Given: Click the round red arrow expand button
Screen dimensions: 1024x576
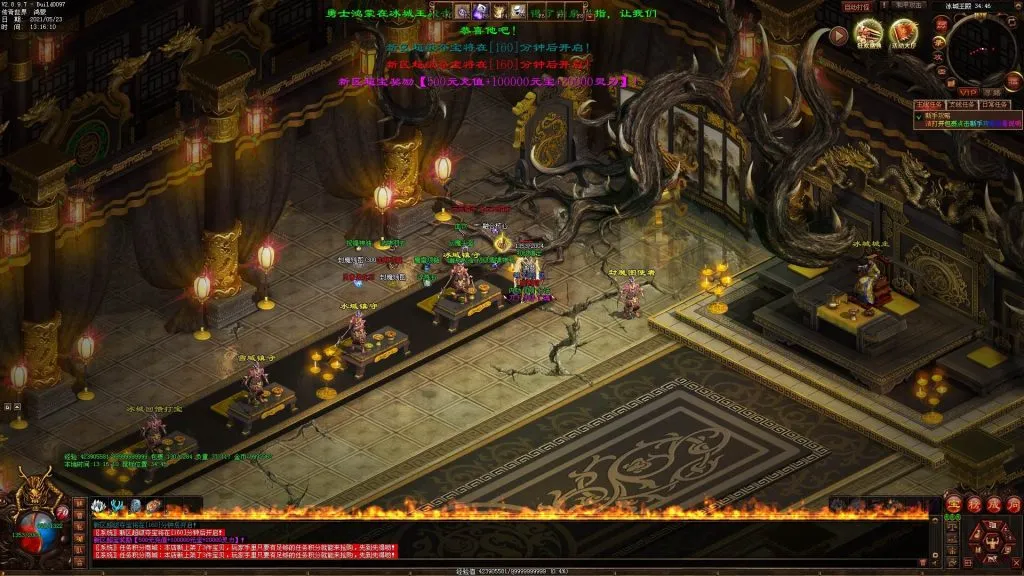Looking at the screenshot, I should [x=838, y=35].
